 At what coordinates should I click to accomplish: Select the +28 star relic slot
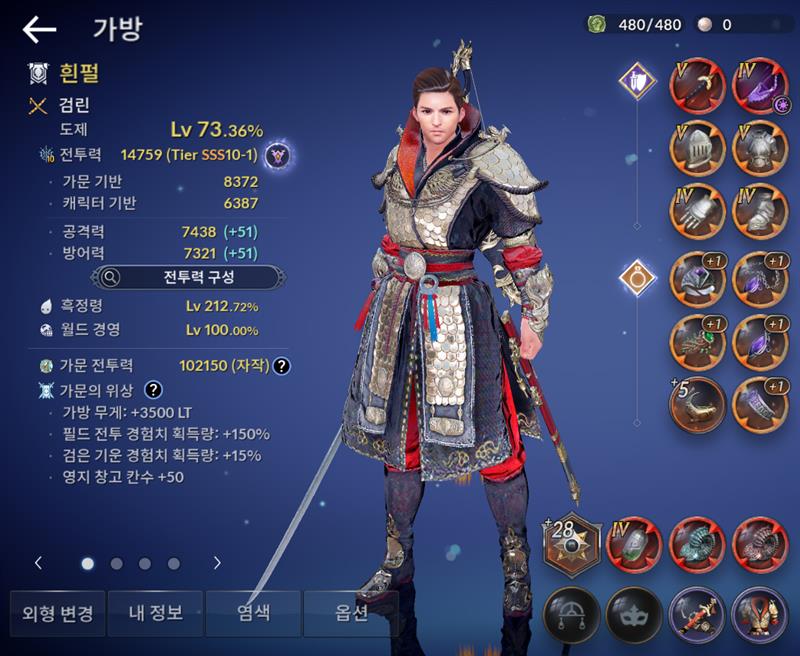[x=572, y=546]
